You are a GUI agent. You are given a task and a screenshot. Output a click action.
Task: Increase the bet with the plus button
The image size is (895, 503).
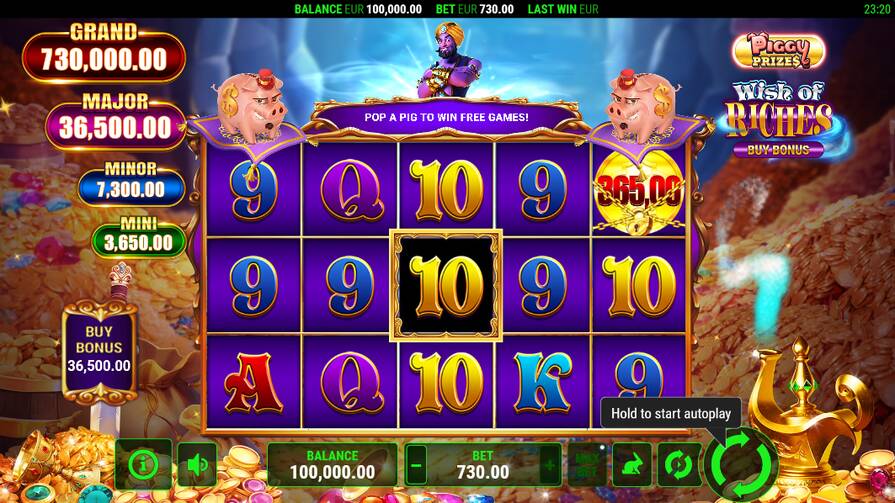click(549, 465)
